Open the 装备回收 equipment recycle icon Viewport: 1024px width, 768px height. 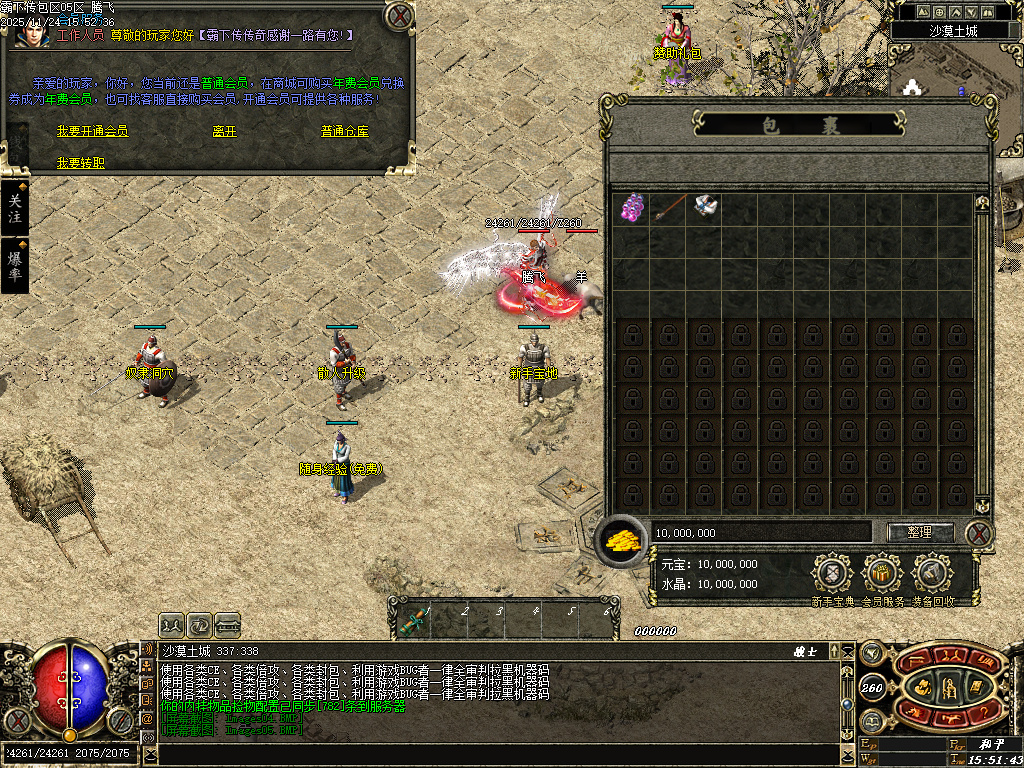(932, 574)
